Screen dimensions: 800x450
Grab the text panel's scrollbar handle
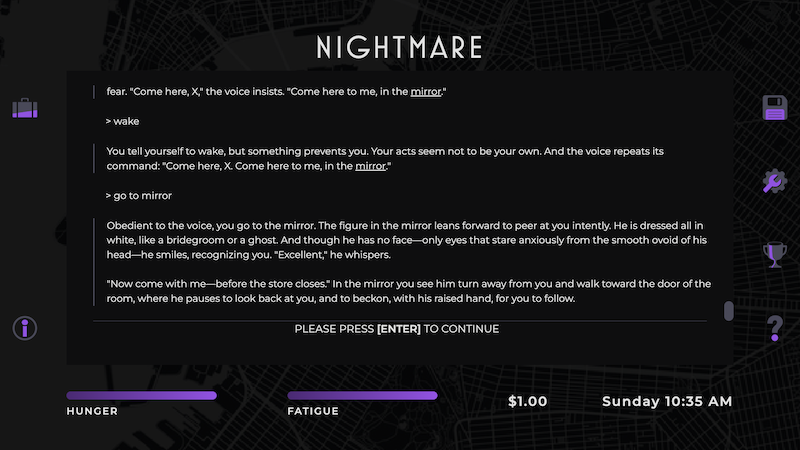729,311
